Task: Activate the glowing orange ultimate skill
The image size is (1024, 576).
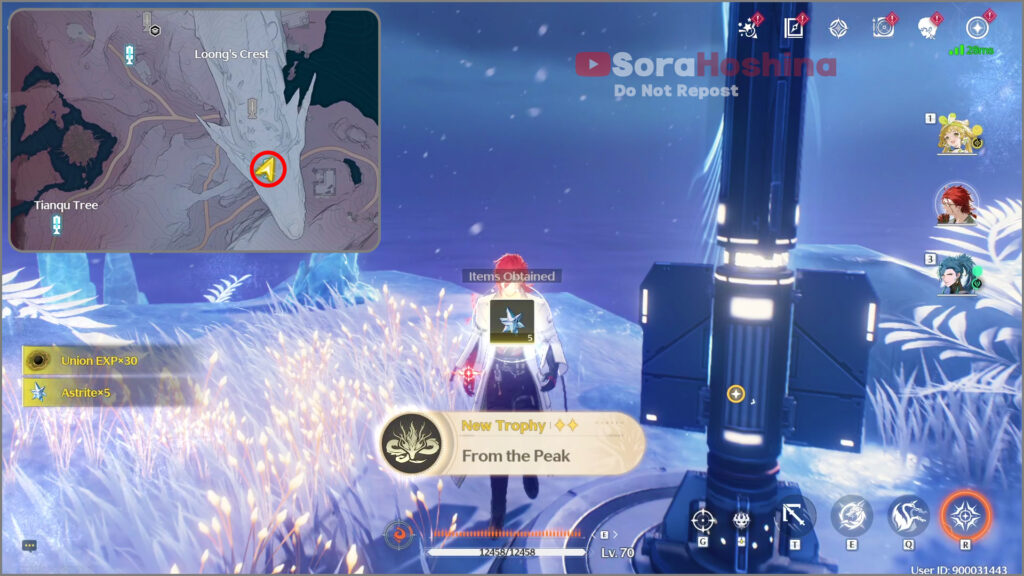Action: [x=965, y=516]
